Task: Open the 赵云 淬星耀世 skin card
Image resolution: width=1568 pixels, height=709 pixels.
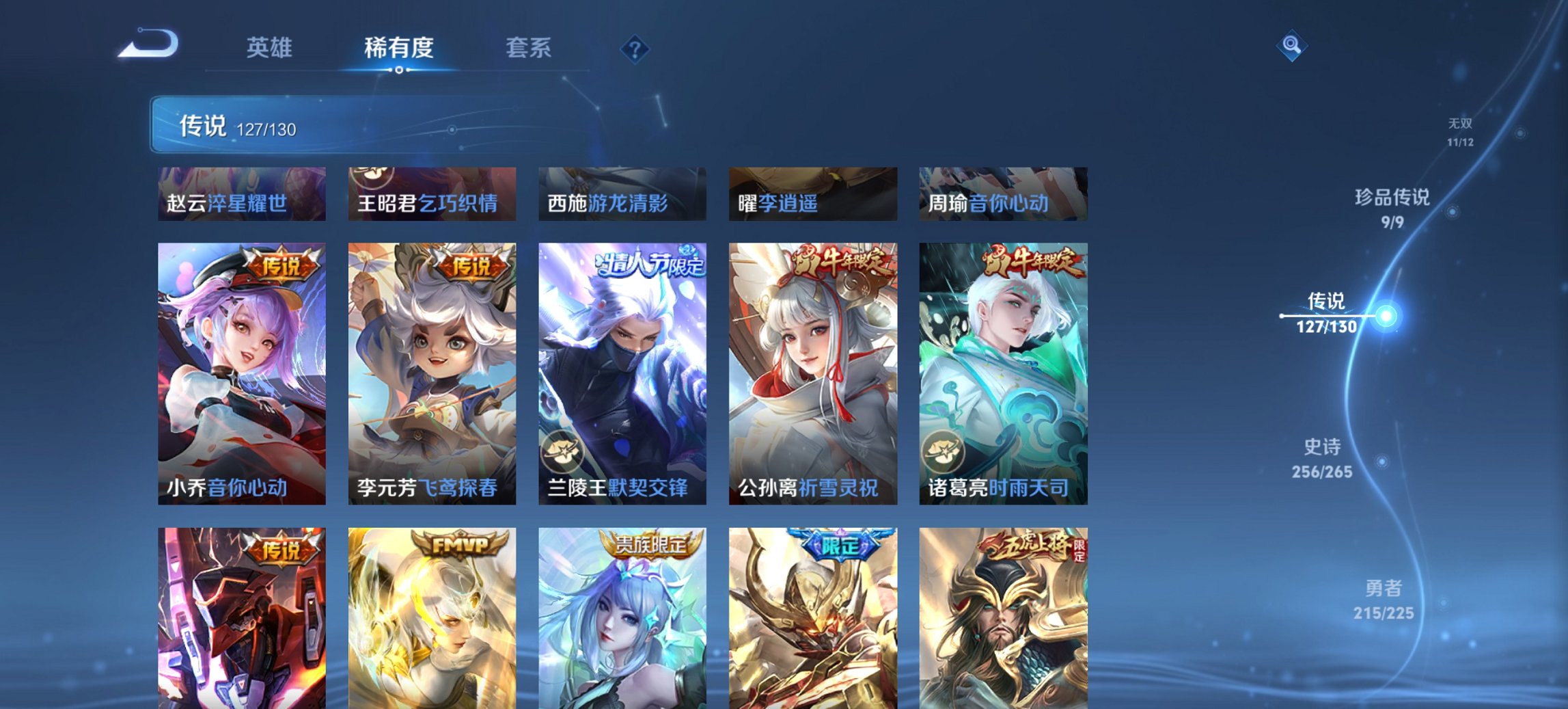Action: point(240,194)
